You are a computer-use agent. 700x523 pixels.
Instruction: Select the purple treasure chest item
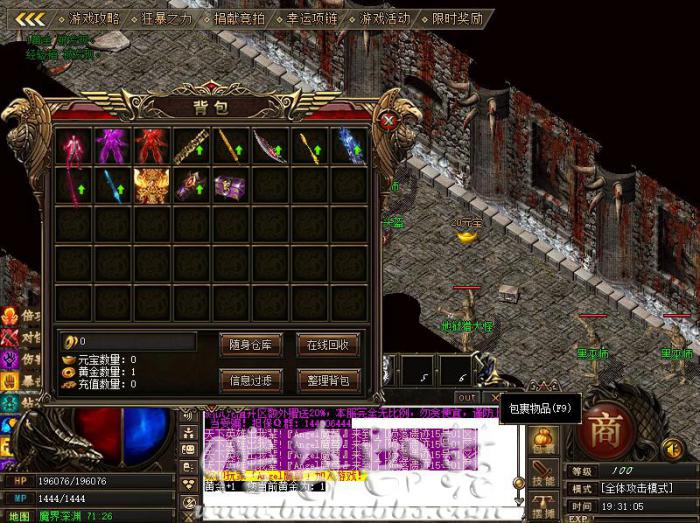click(x=229, y=186)
